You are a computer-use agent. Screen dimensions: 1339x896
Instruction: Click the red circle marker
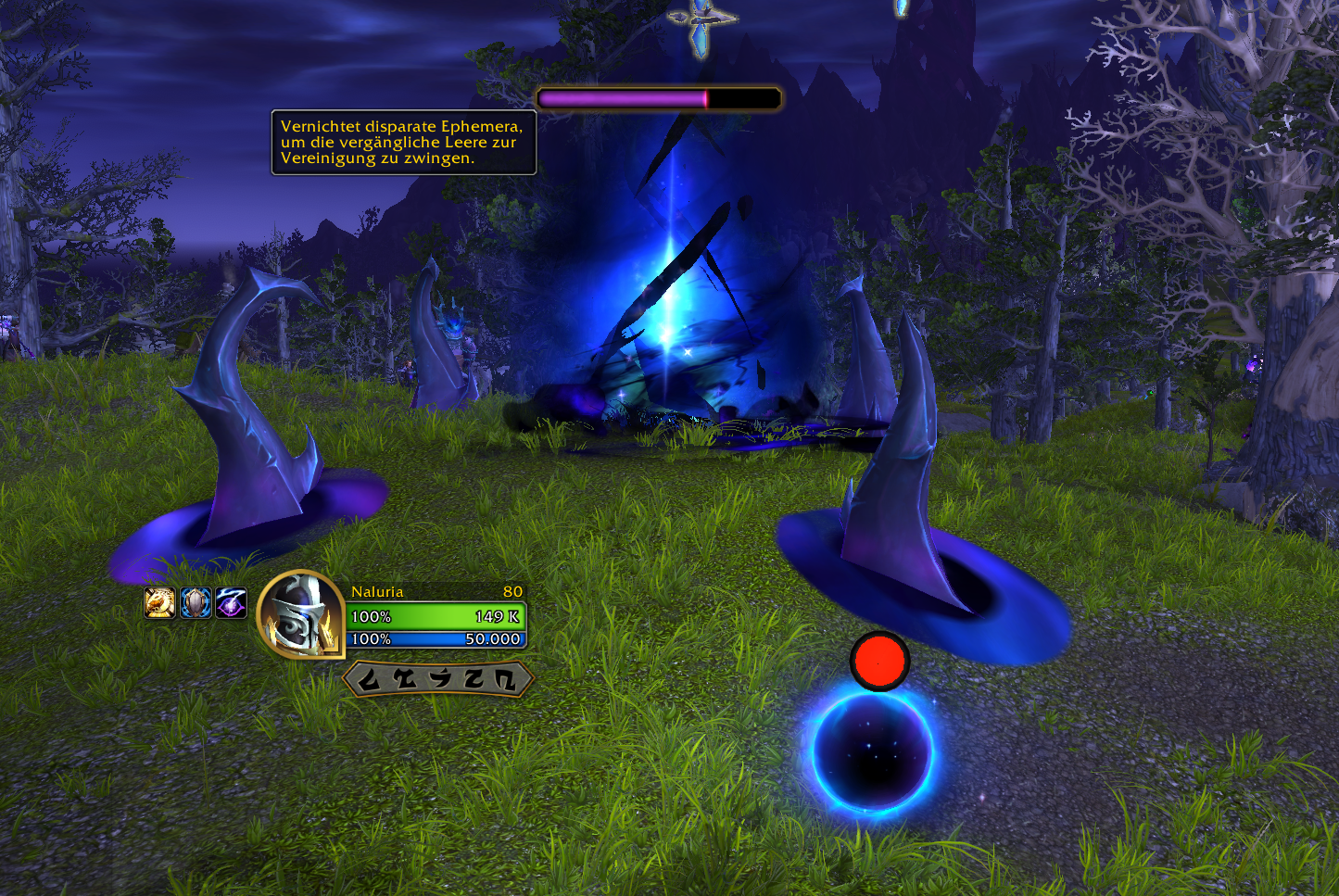(x=879, y=661)
